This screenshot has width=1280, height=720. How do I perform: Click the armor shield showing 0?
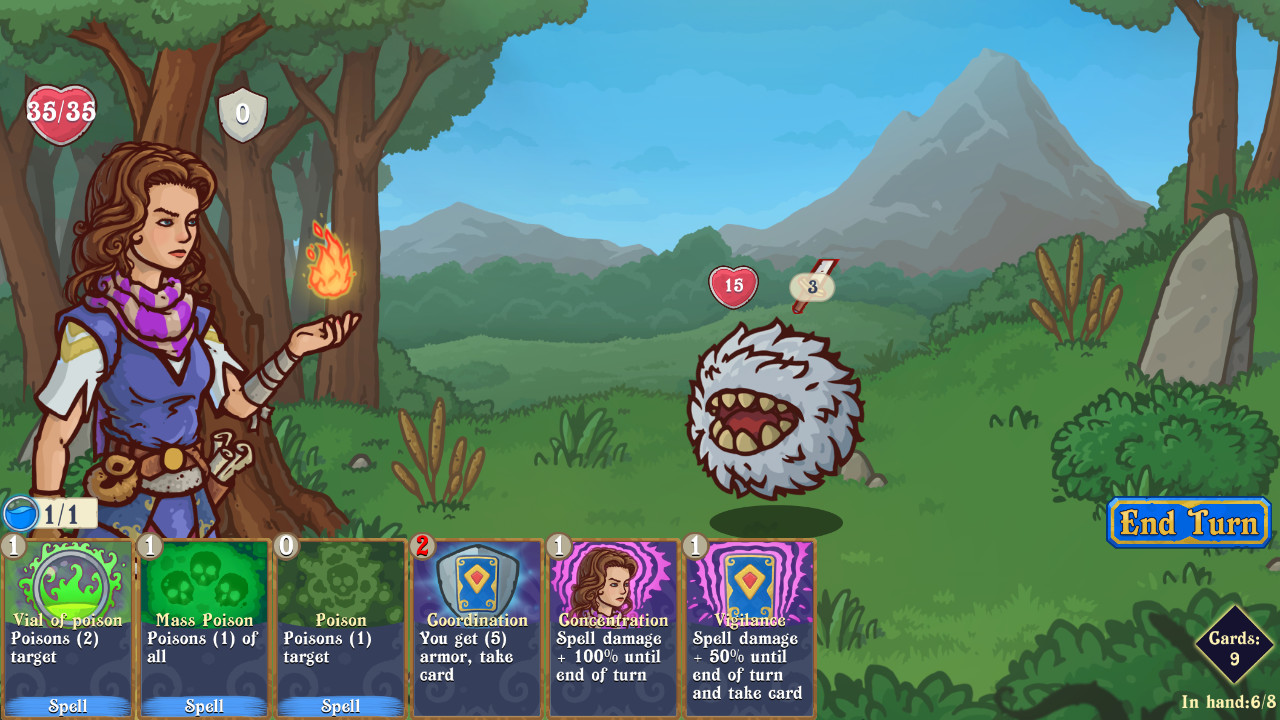pos(243,113)
